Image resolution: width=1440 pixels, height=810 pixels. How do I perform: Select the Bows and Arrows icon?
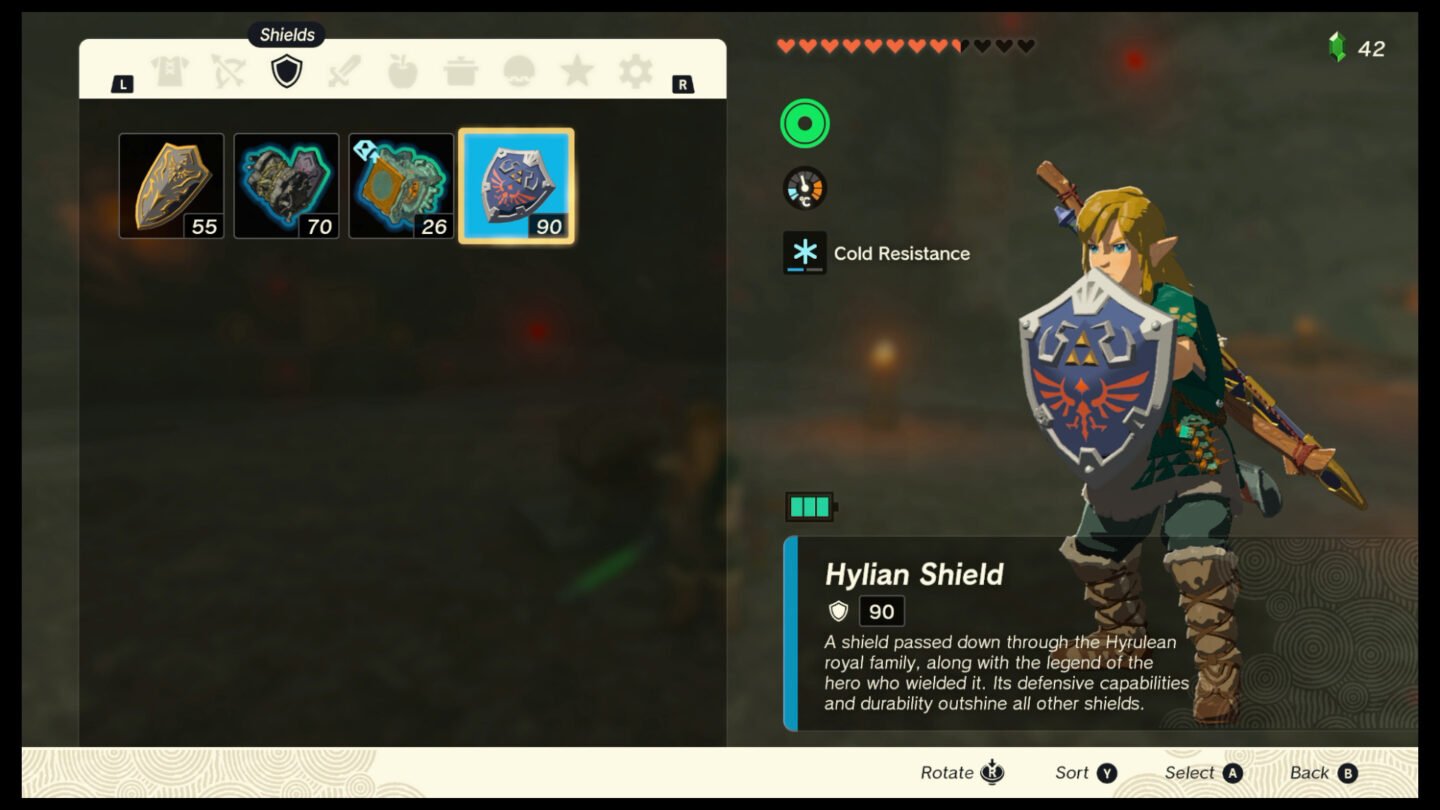click(x=228, y=73)
